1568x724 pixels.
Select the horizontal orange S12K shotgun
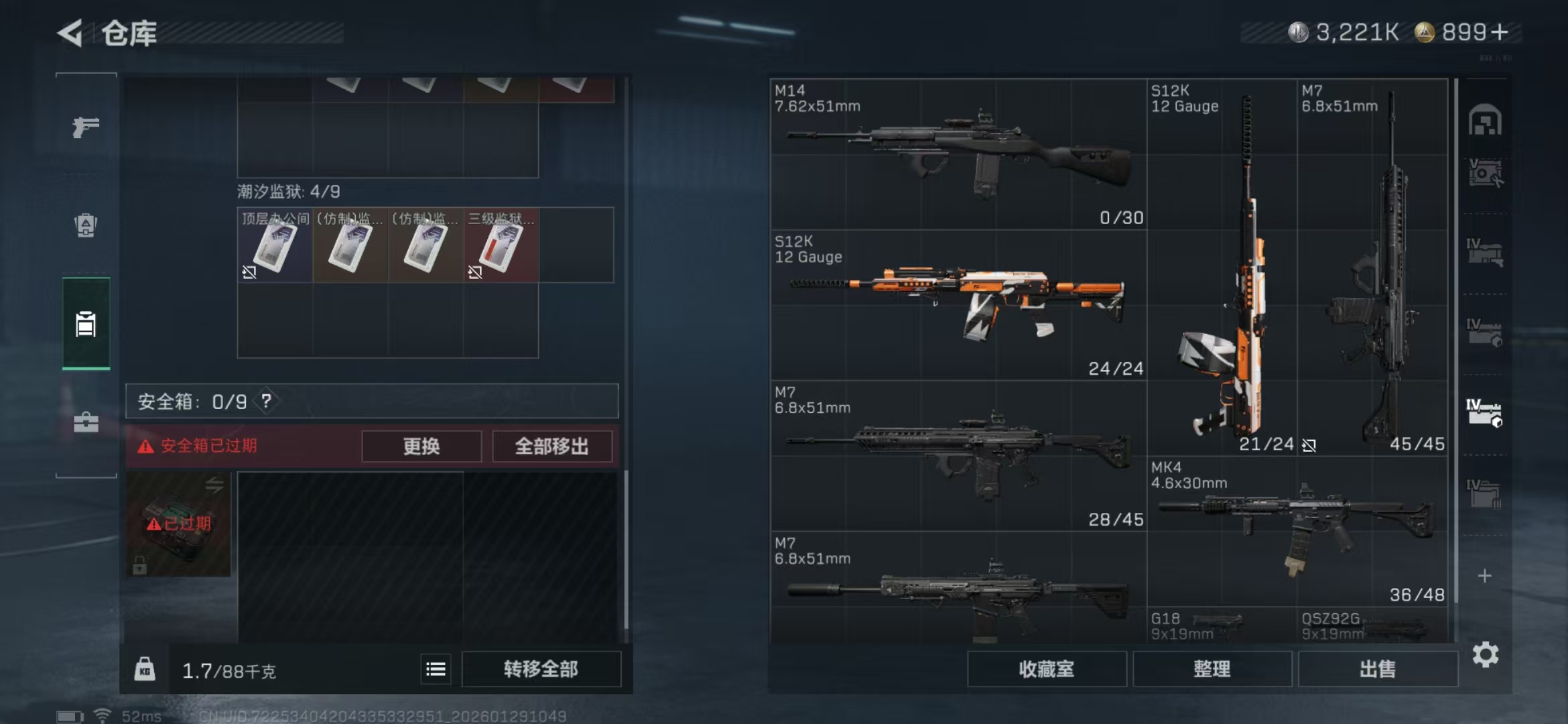point(958,305)
